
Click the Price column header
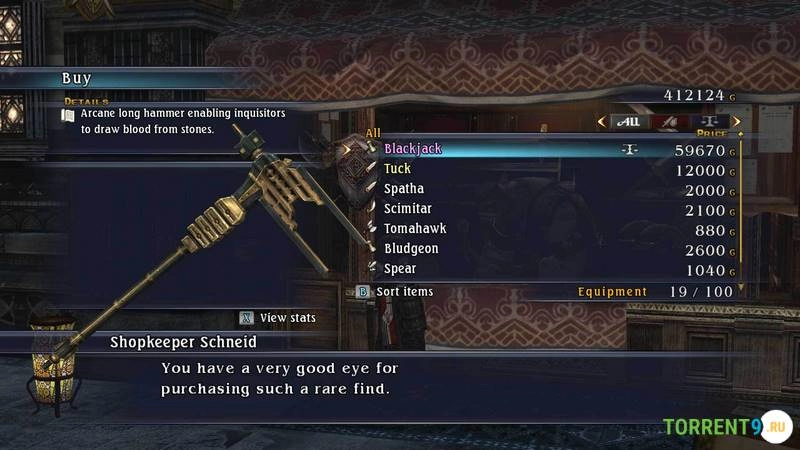tap(711, 133)
